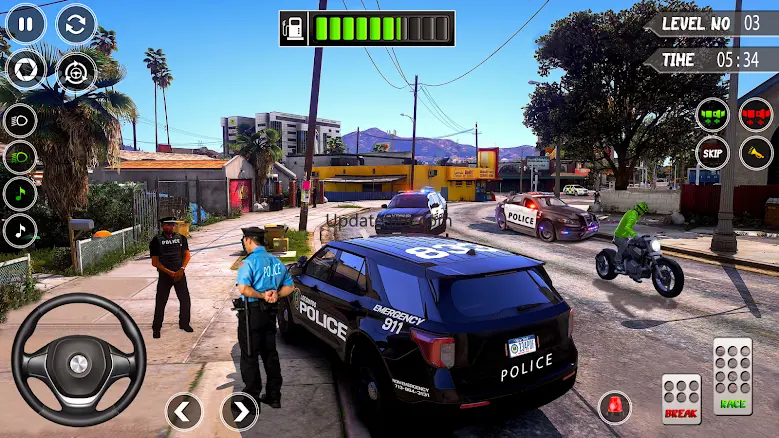Skip the current level

713,153
